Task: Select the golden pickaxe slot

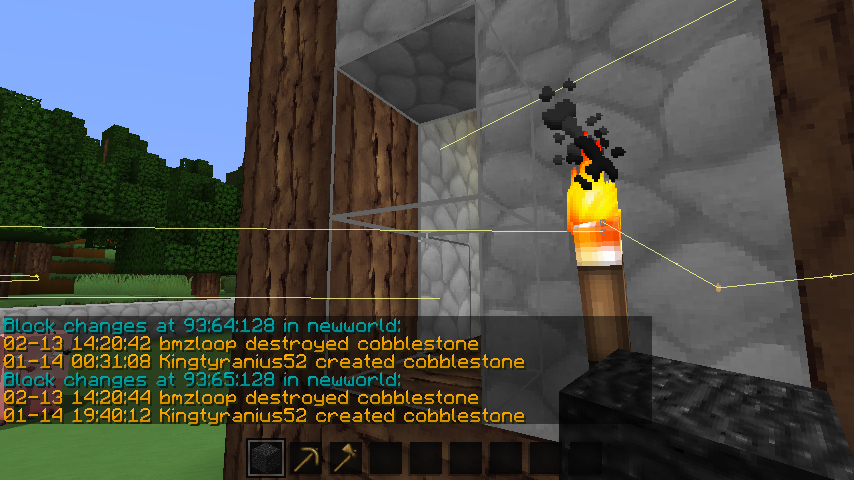Action: 307,459
